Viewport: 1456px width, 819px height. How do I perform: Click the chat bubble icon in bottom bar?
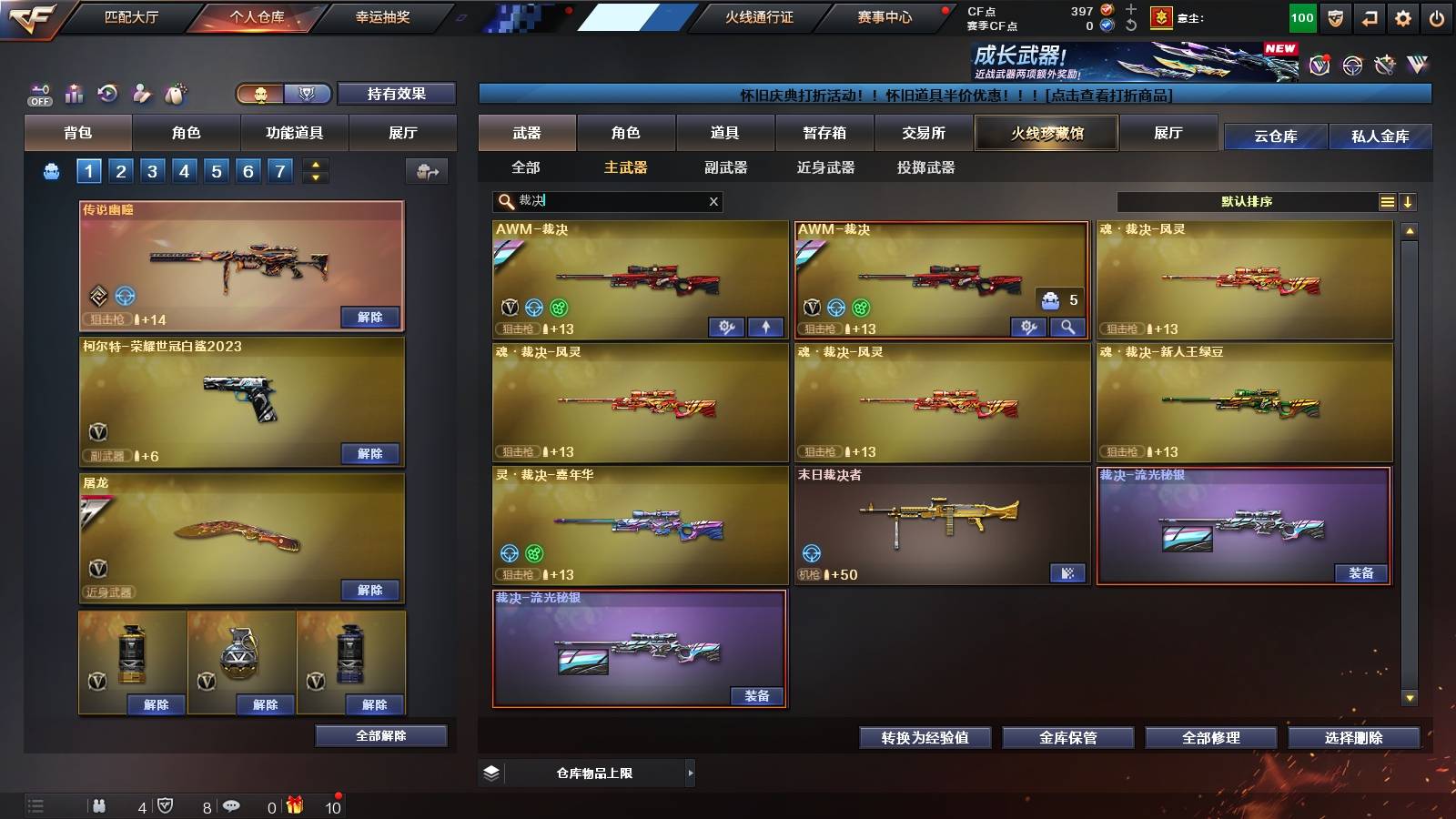pos(231,806)
